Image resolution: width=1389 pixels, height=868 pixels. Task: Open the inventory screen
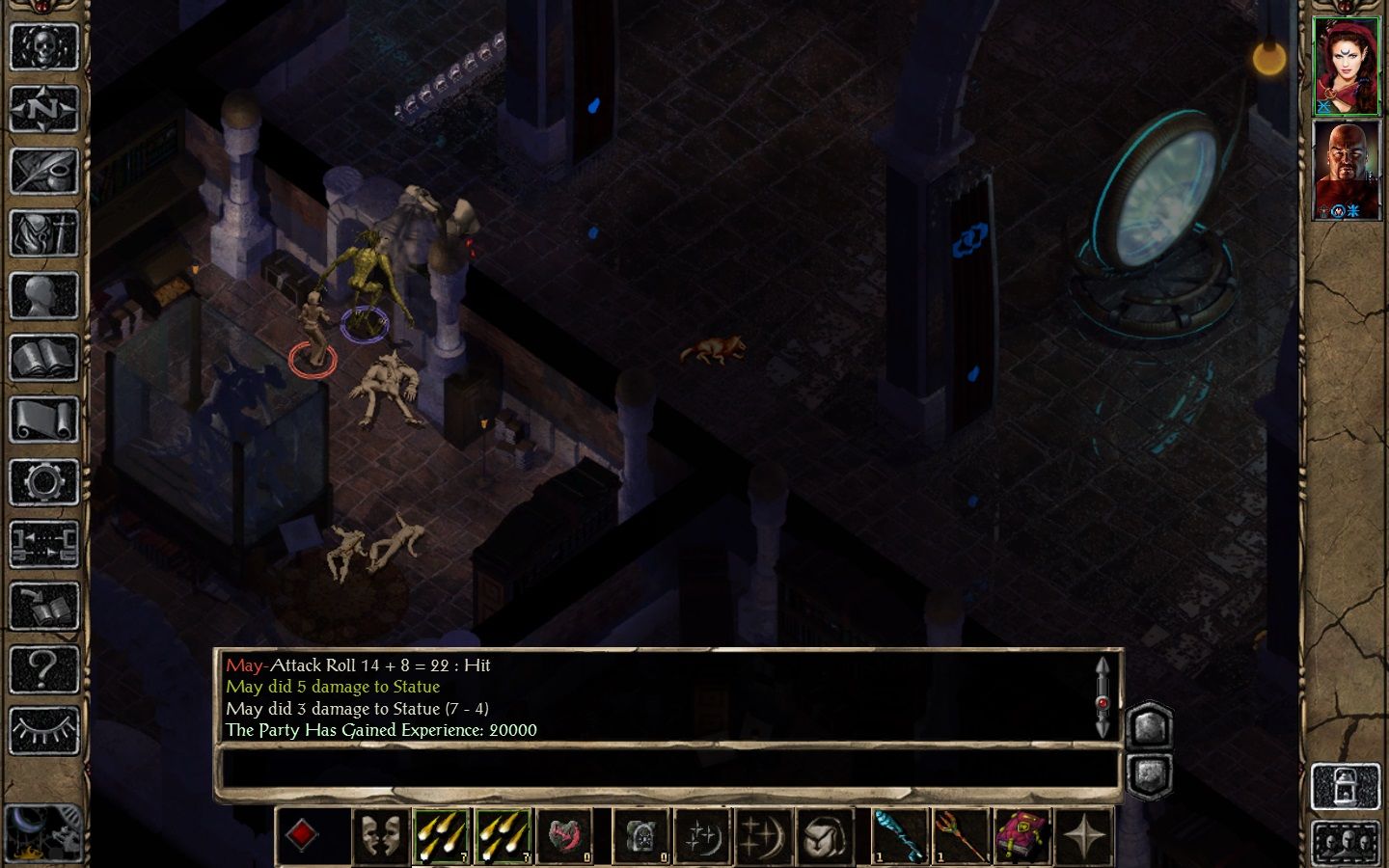43,234
